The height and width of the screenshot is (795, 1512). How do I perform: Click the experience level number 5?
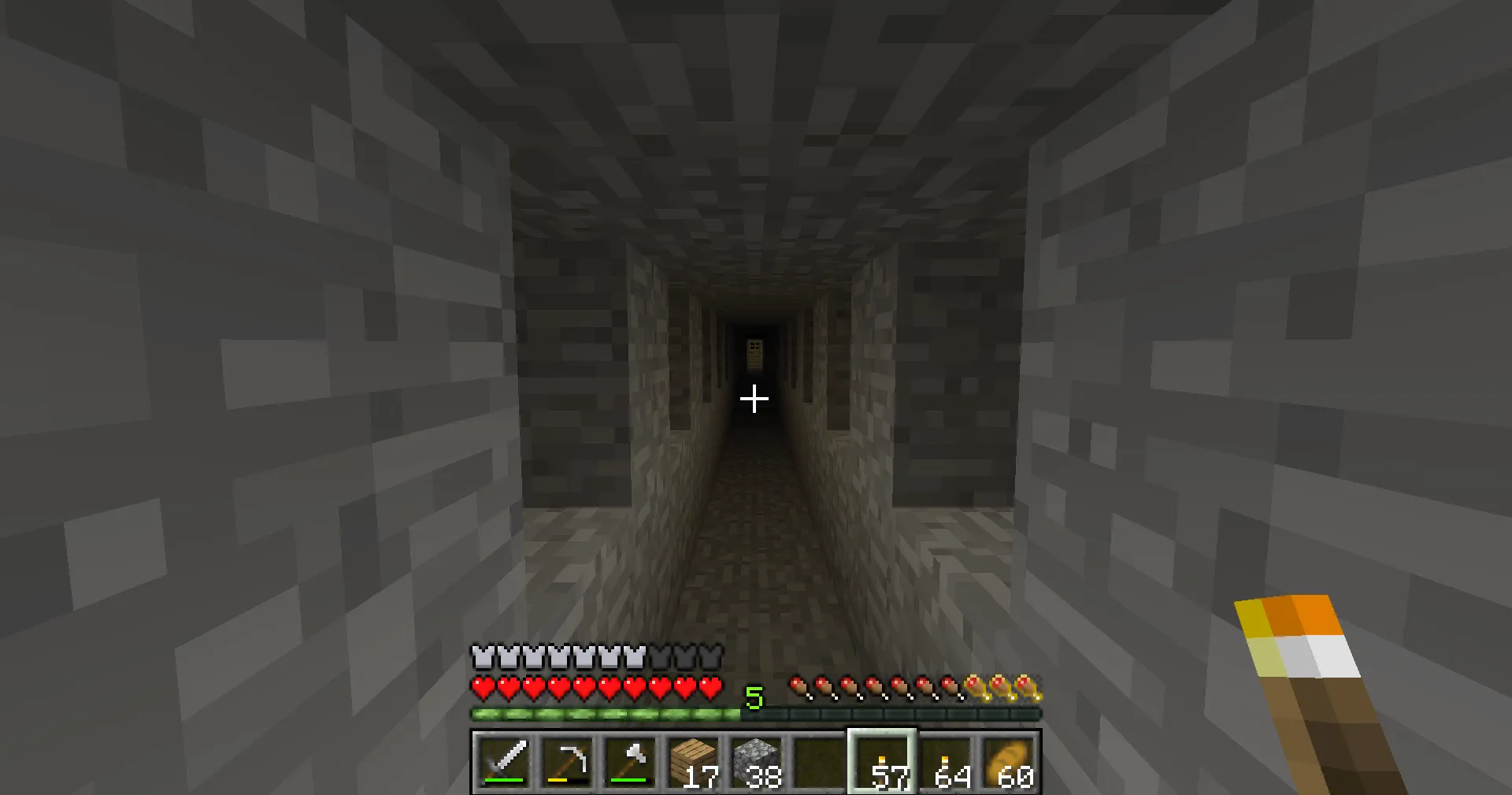coord(754,697)
